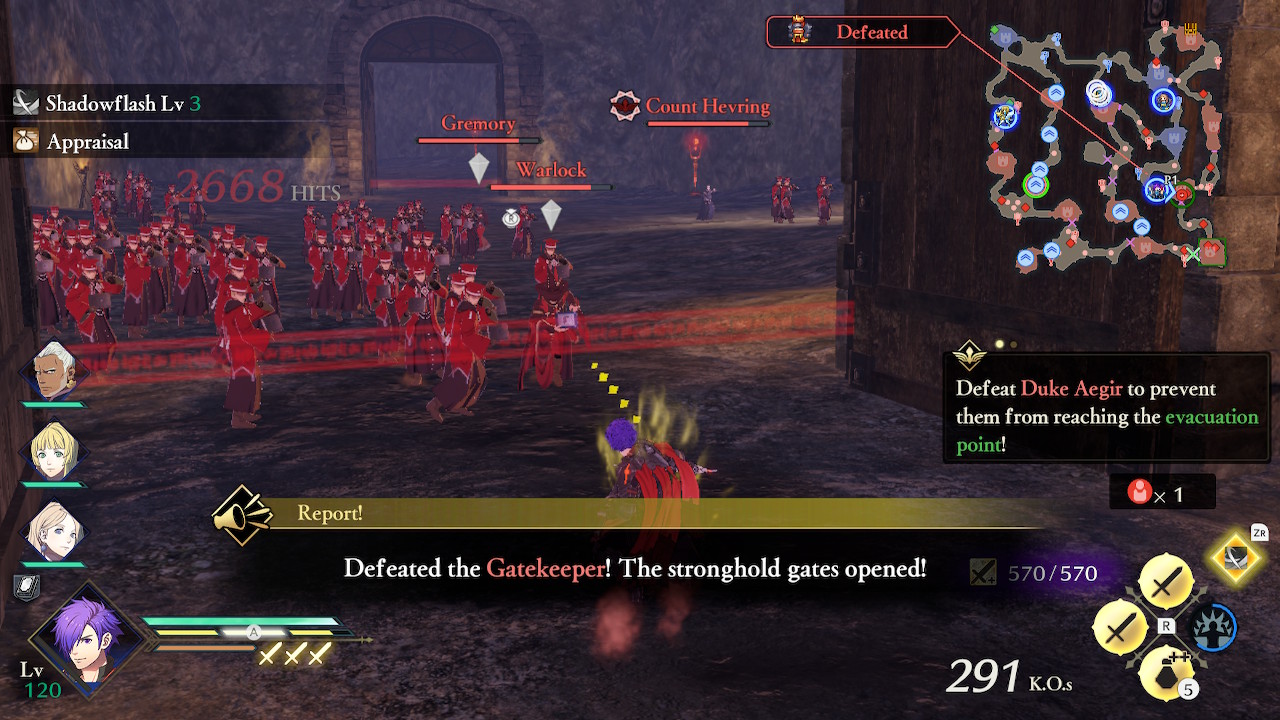Click the Gremory enemy name tag

477,123
